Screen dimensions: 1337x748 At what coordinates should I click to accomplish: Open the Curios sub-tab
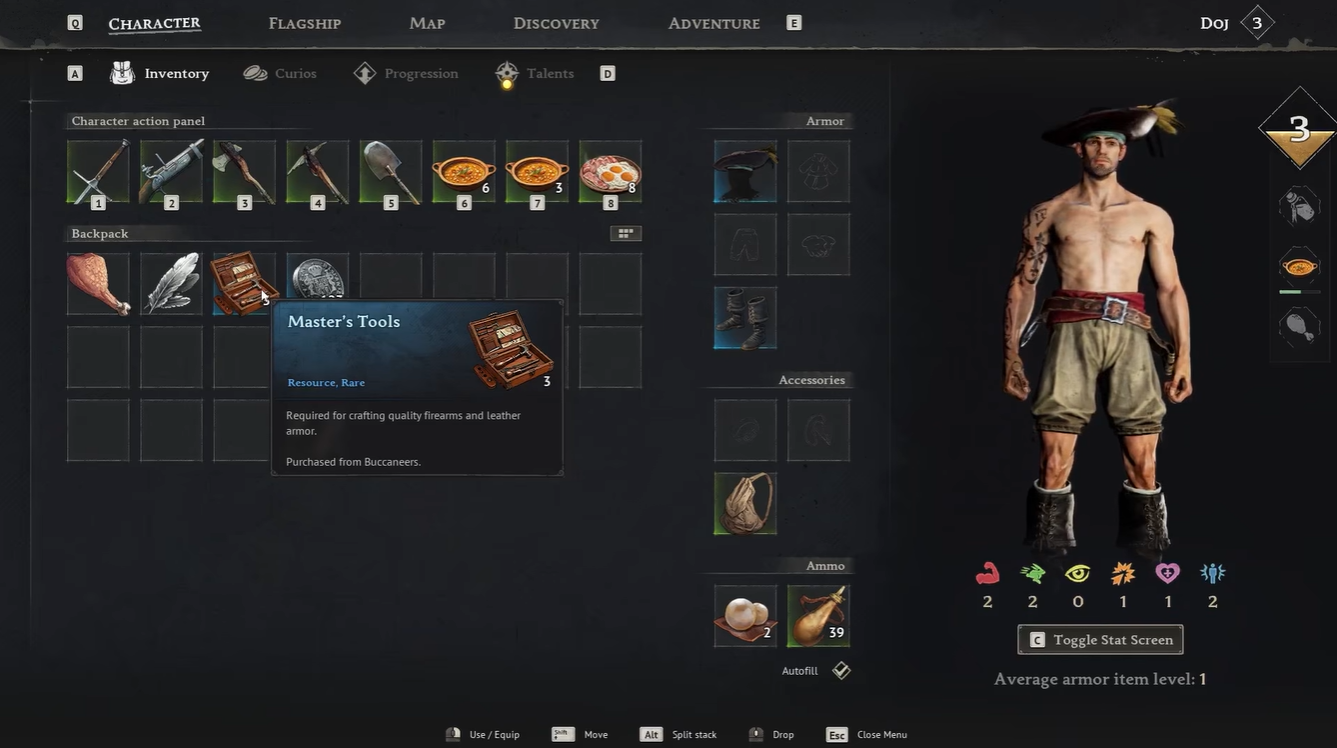(x=281, y=73)
